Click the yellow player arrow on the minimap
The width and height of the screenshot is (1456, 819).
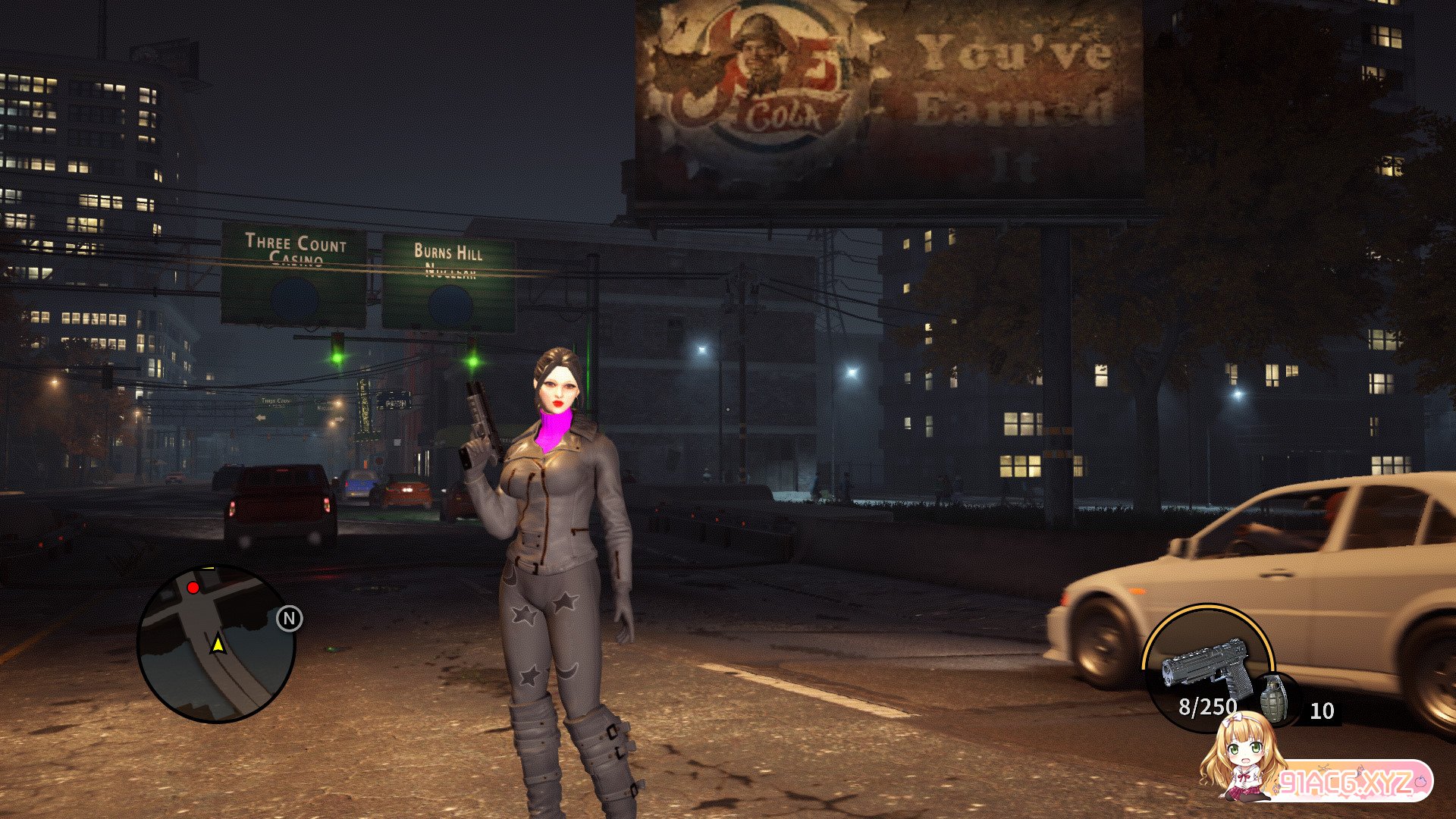[x=218, y=645]
